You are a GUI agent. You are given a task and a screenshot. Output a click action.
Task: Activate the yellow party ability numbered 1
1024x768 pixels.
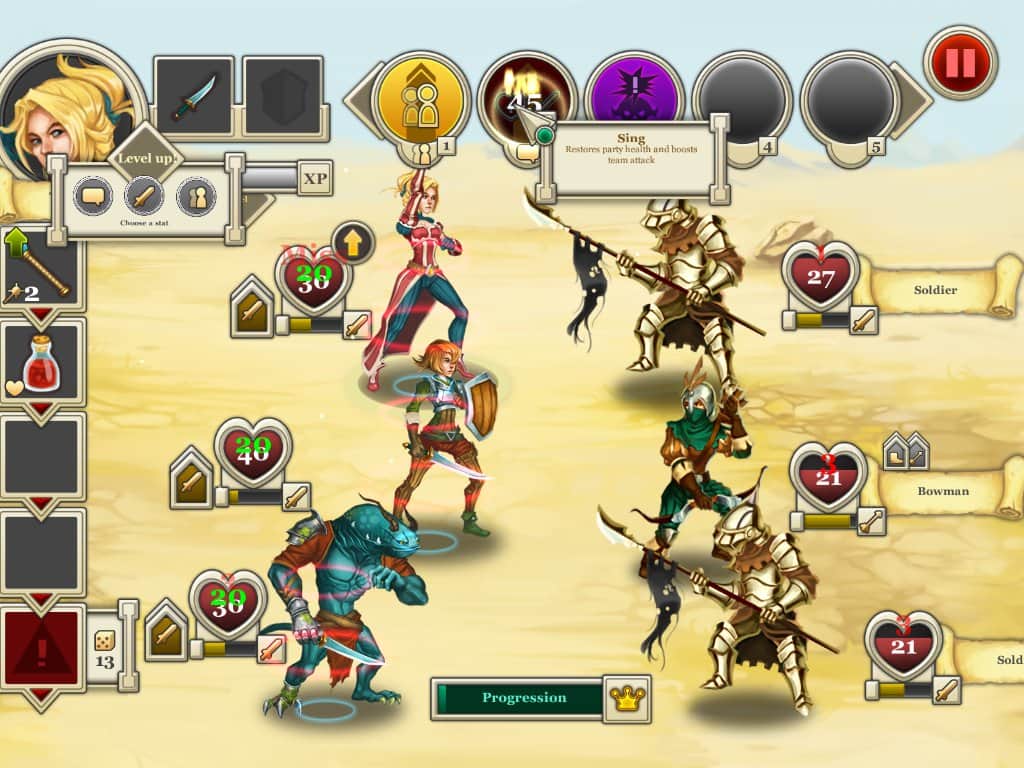point(420,100)
